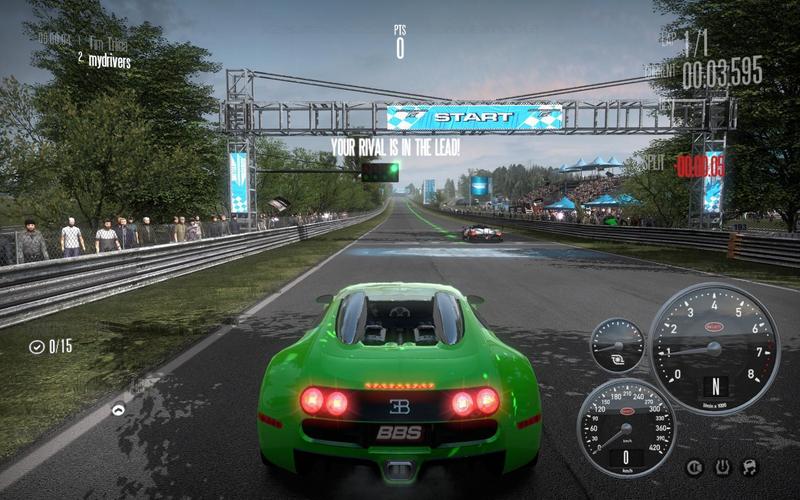This screenshot has width=800, height=500.
Task: Click the traction control skidding-car icon
Action: [x=749, y=467]
